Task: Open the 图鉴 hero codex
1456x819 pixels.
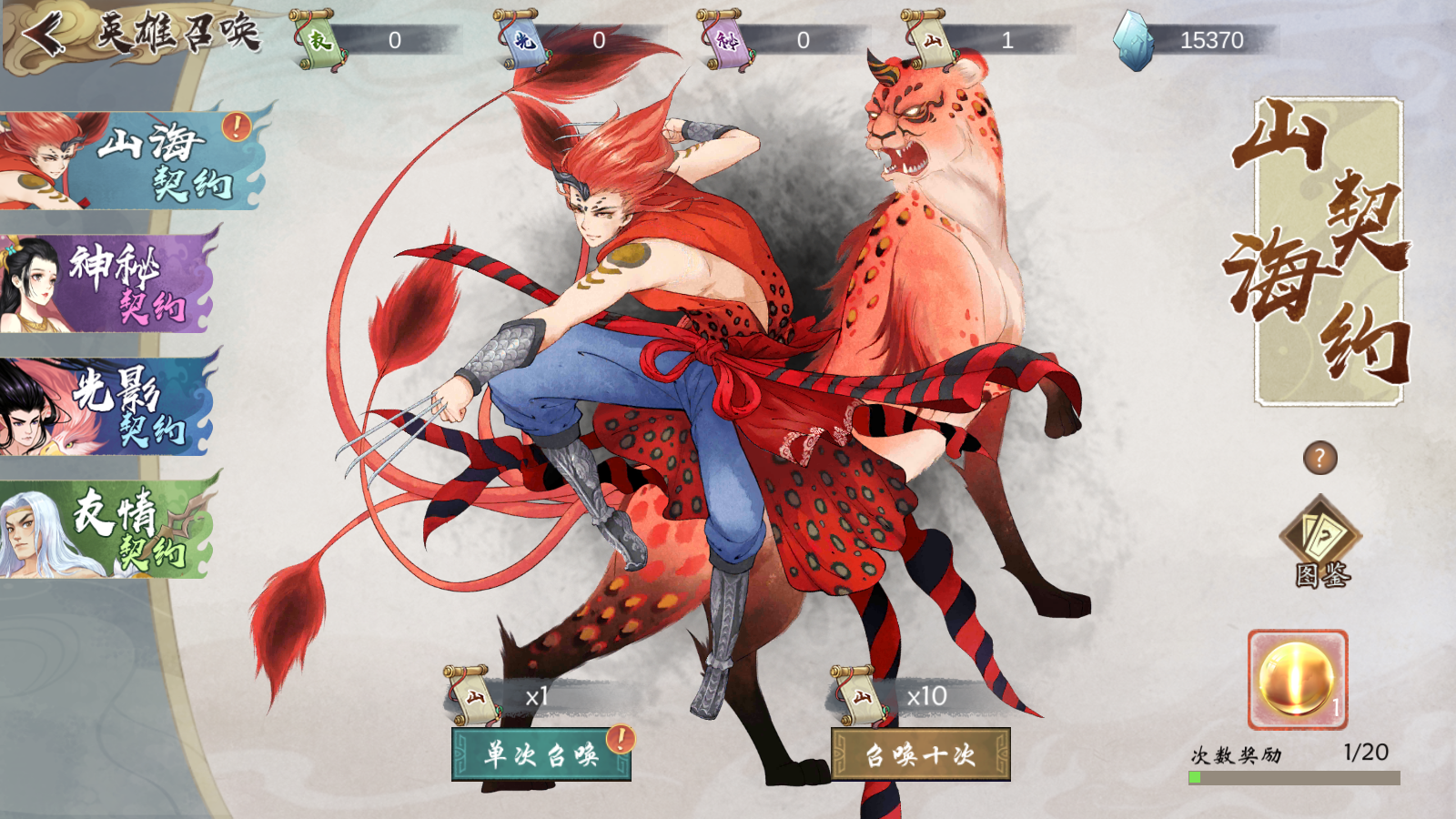Action: [1320, 542]
